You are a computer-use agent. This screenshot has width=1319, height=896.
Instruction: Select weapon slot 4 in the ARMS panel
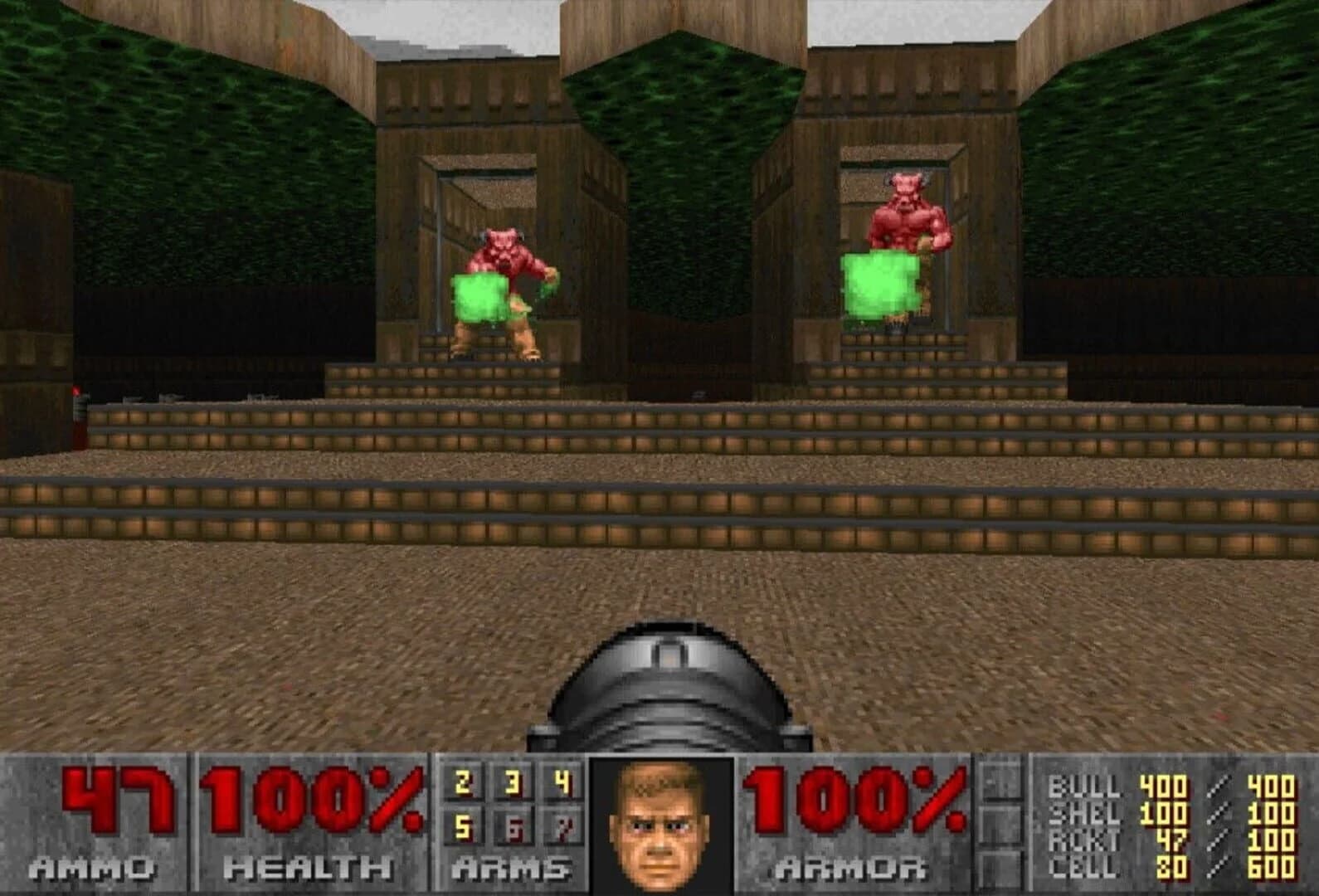pos(562,781)
